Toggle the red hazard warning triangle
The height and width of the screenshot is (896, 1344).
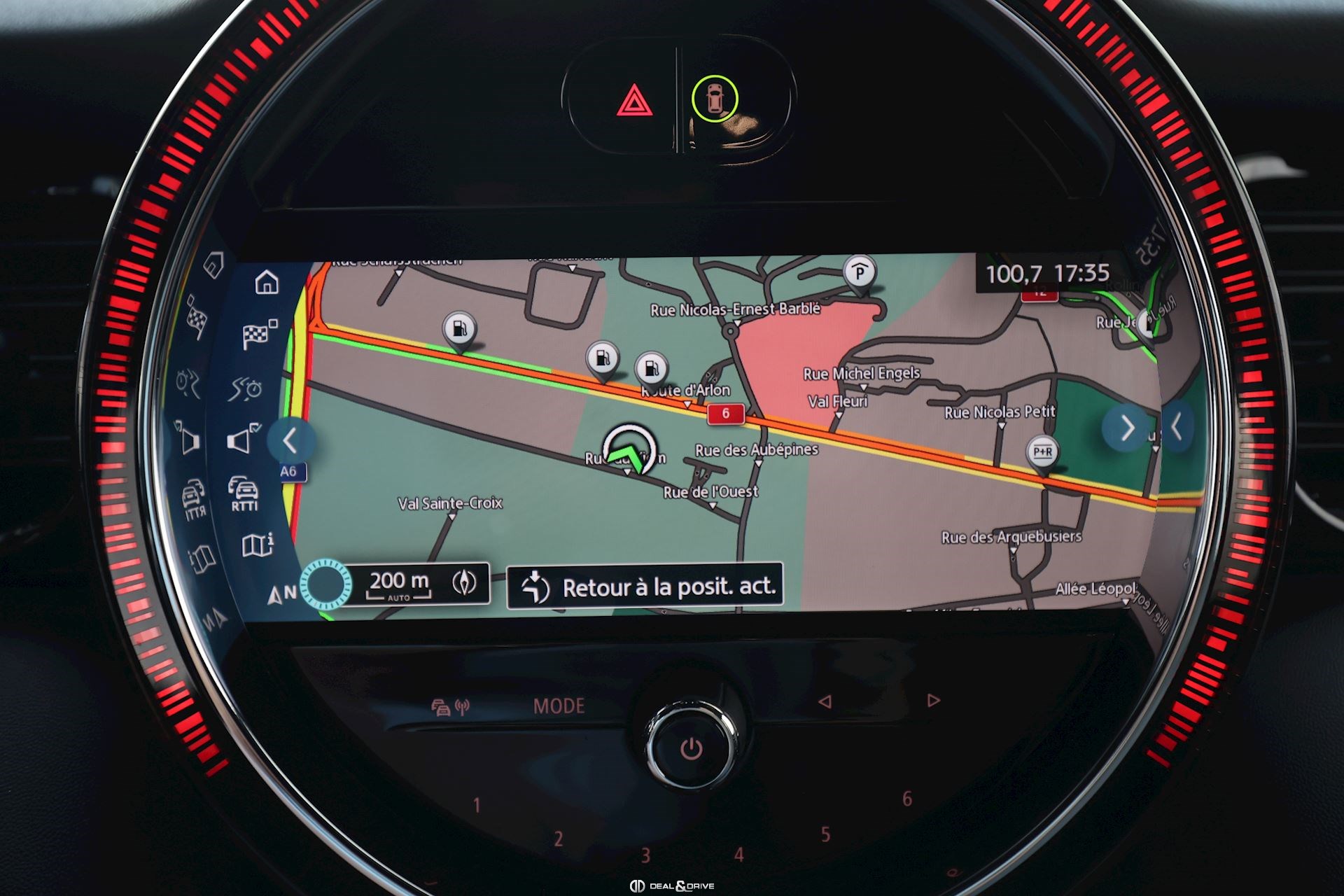634,101
